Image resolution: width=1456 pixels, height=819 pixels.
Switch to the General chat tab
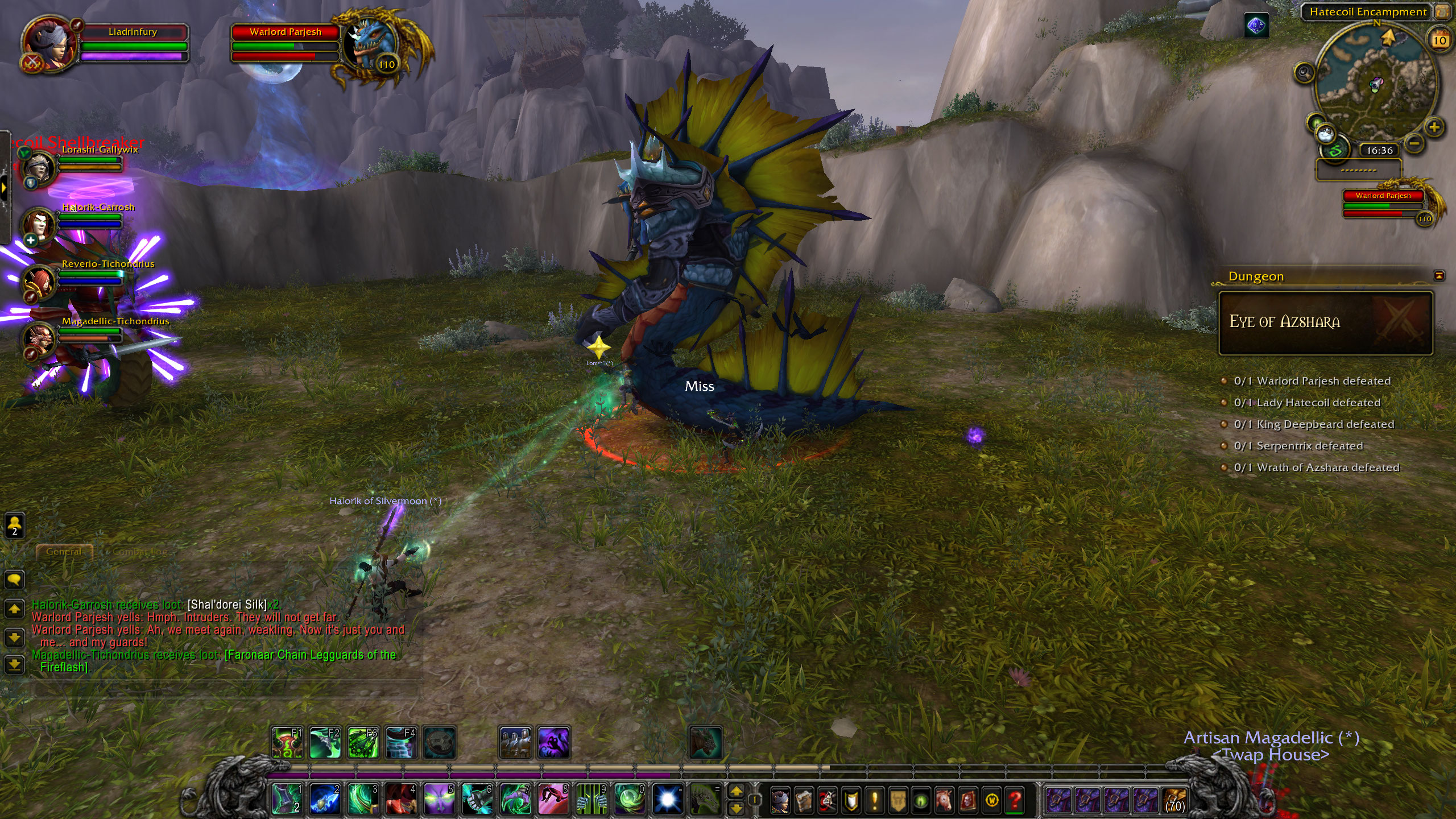(64, 552)
